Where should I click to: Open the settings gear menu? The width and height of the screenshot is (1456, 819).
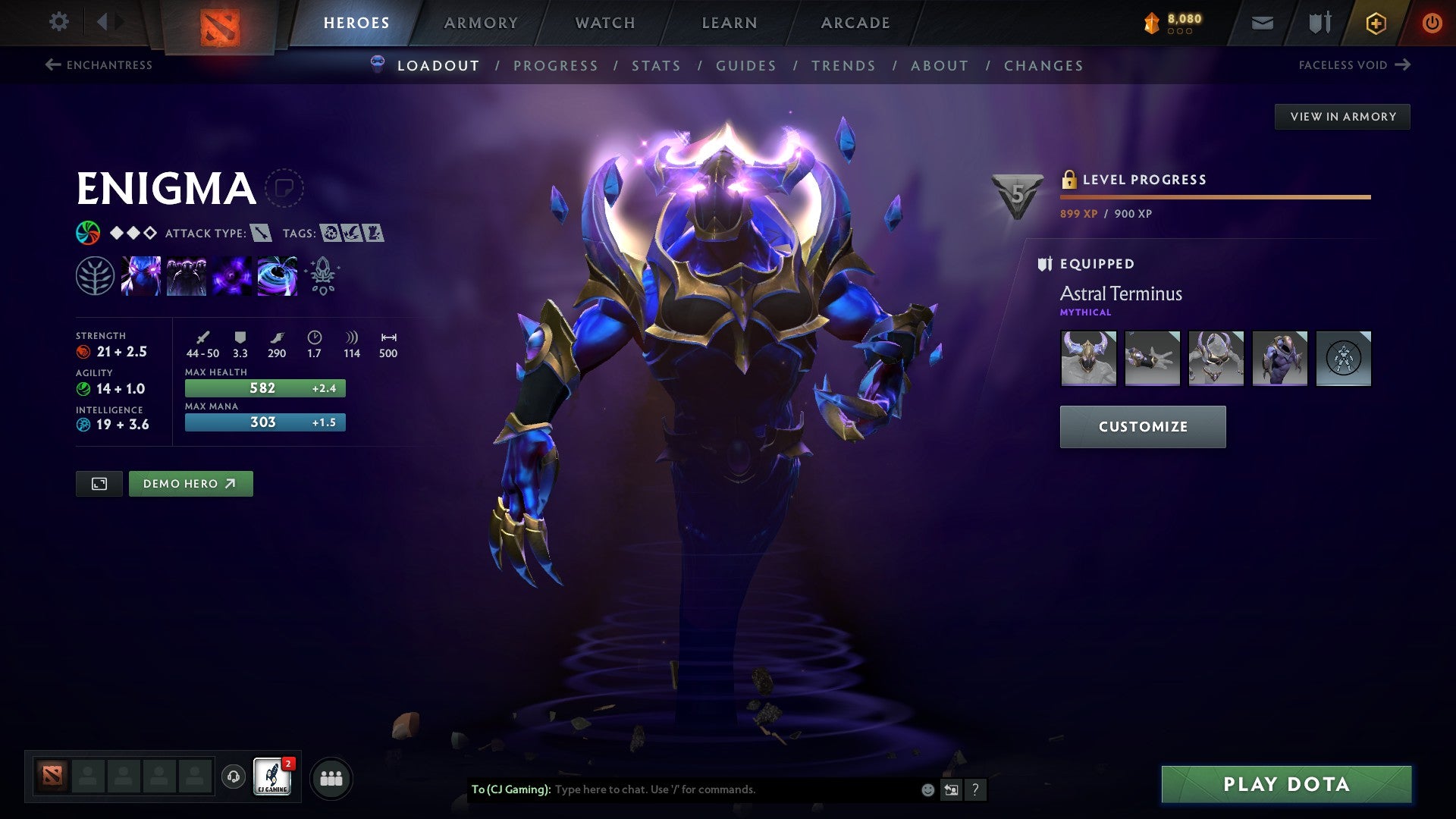(x=58, y=22)
